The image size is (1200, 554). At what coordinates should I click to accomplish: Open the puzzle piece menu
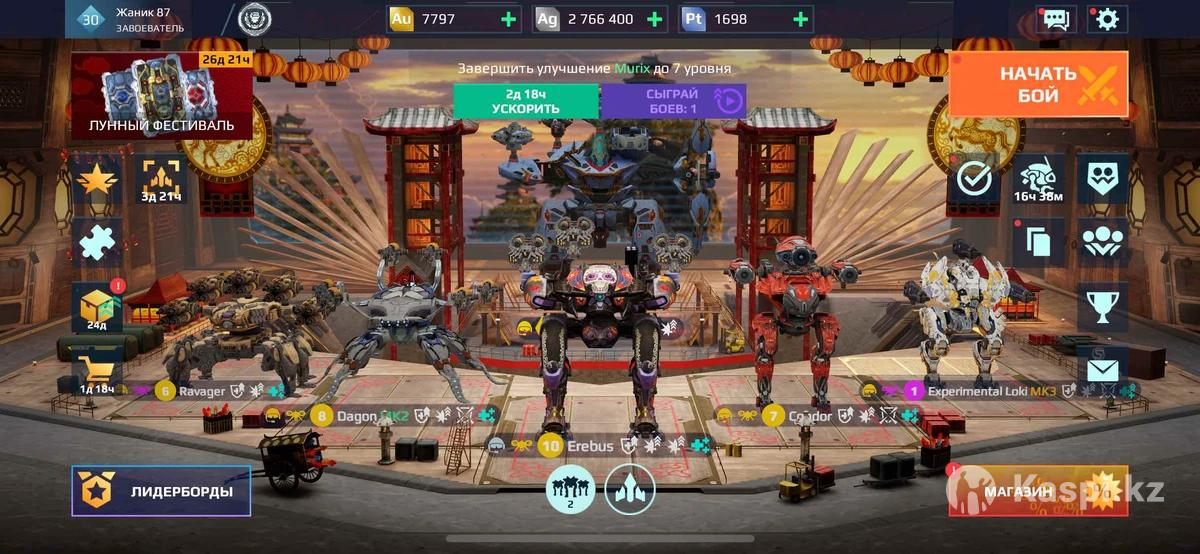click(x=98, y=243)
